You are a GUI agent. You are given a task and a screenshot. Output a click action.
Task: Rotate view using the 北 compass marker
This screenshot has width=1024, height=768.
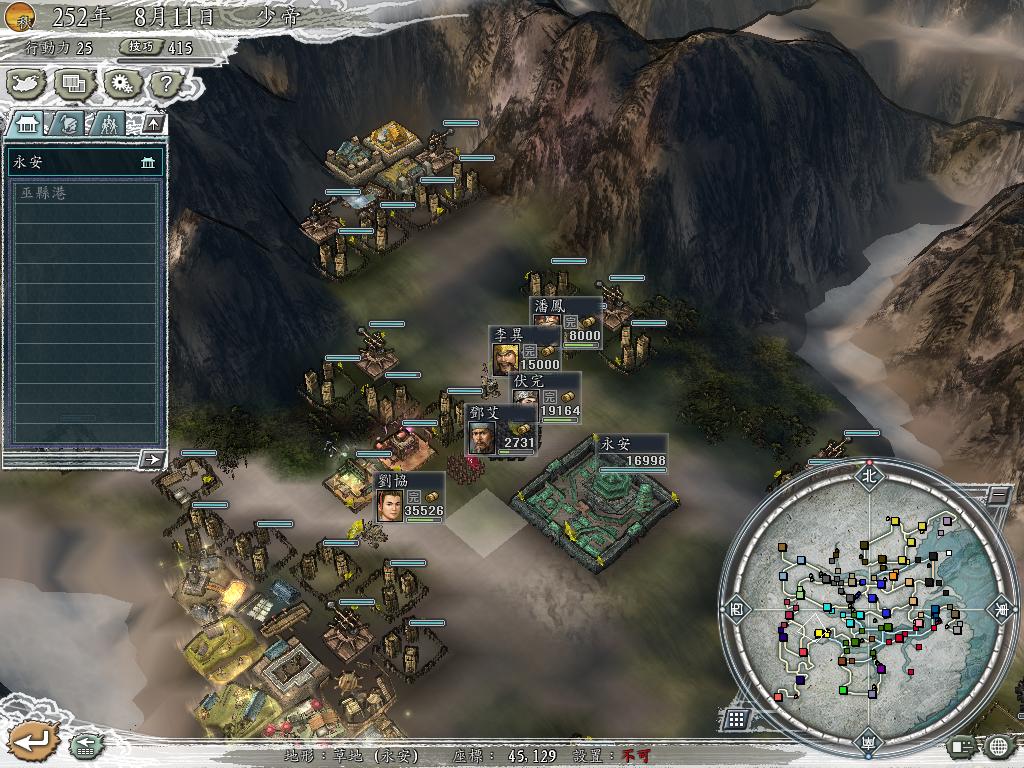click(x=869, y=476)
